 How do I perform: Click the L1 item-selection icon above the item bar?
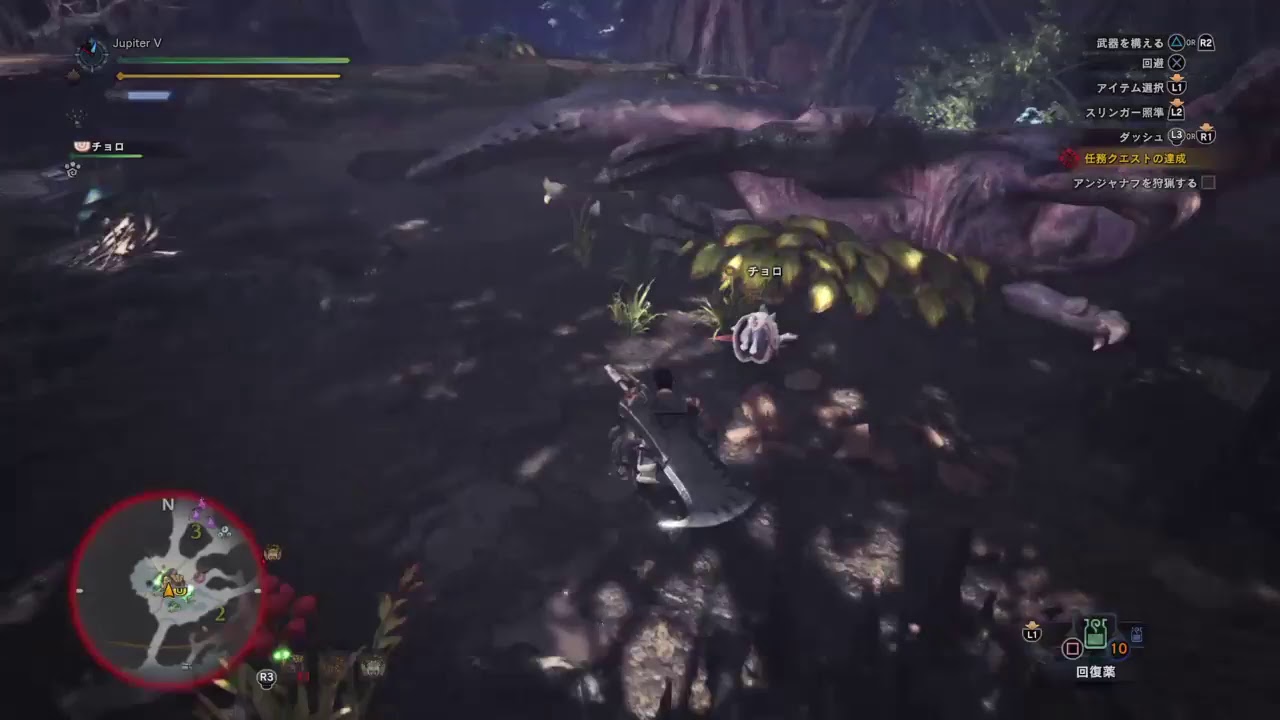tap(1032, 636)
